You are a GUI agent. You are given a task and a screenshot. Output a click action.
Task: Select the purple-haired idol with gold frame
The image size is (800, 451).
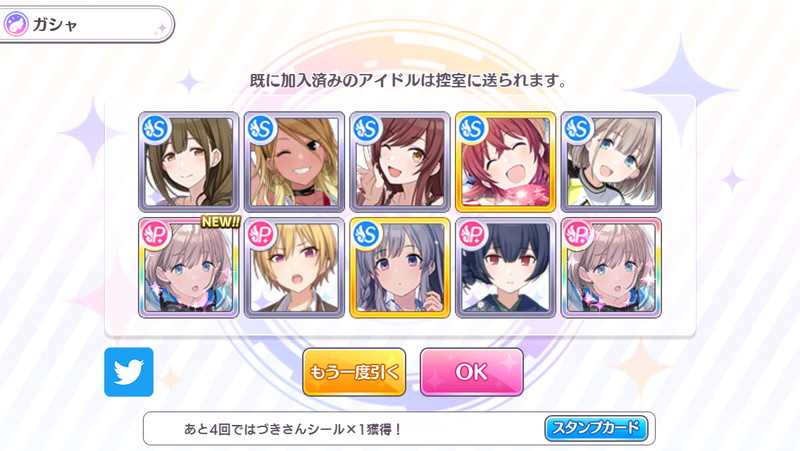point(400,267)
